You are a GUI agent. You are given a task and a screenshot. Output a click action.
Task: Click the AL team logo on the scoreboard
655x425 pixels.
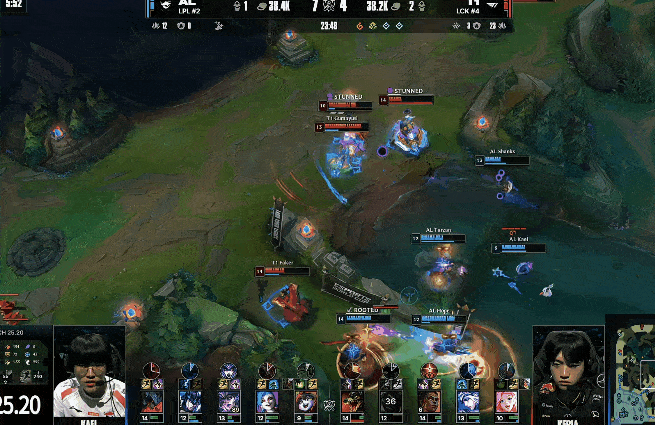point(166,7)
